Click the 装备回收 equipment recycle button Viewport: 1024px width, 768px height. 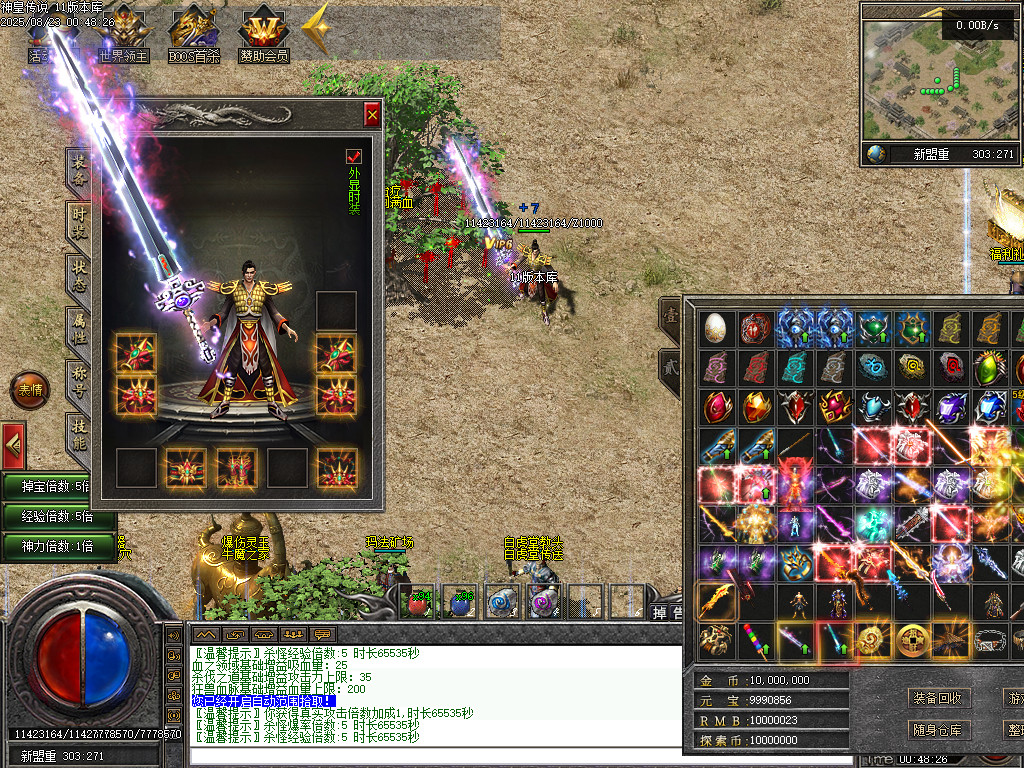tap(937, 697)
